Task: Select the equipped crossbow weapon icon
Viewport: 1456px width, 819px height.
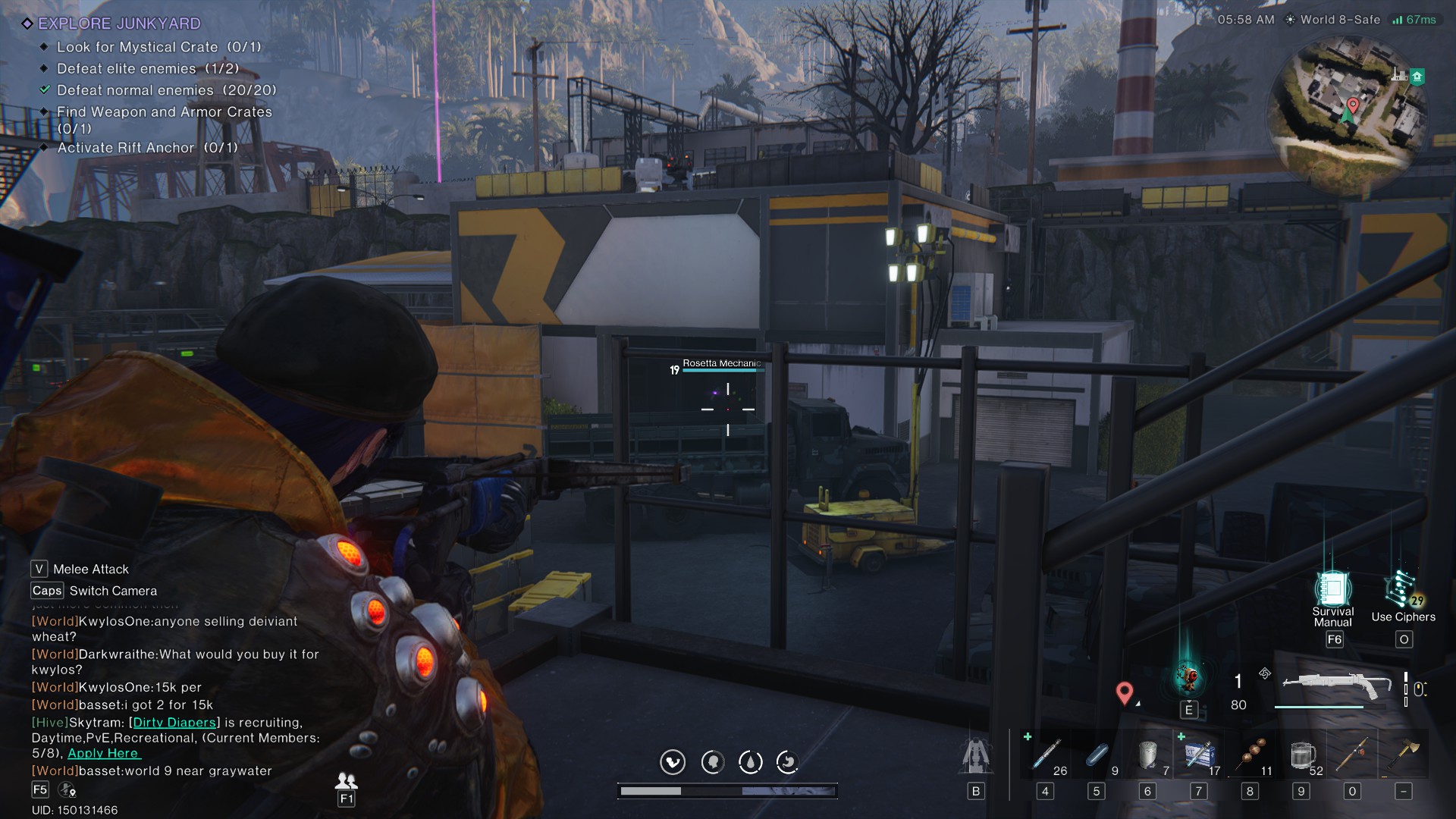Action: point(1336,686)
